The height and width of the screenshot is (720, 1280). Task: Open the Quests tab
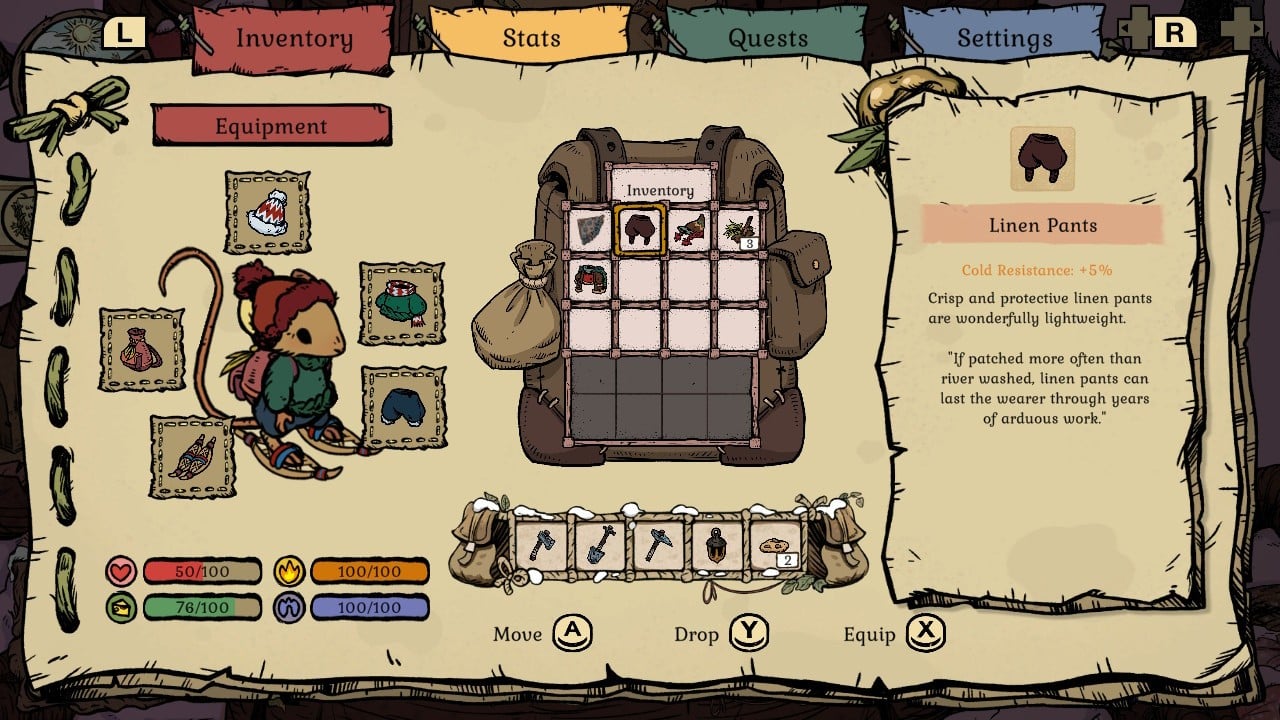(767, 38)
